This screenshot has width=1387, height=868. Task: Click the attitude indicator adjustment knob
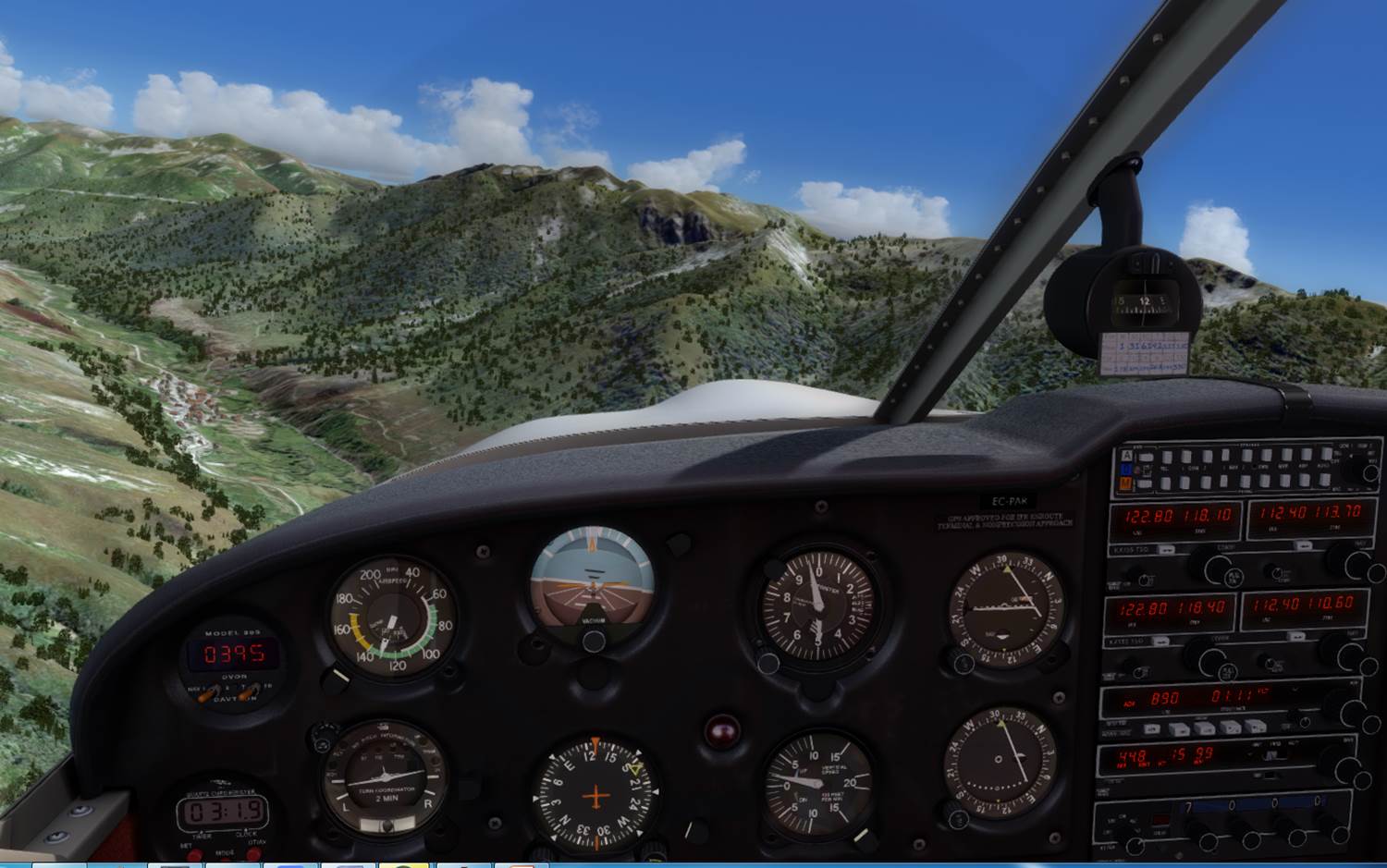tap(593, 641)
